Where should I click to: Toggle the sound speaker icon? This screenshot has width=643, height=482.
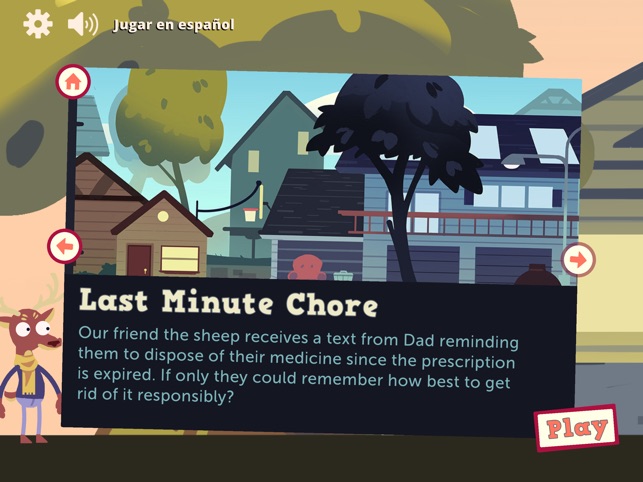(81, 23)
